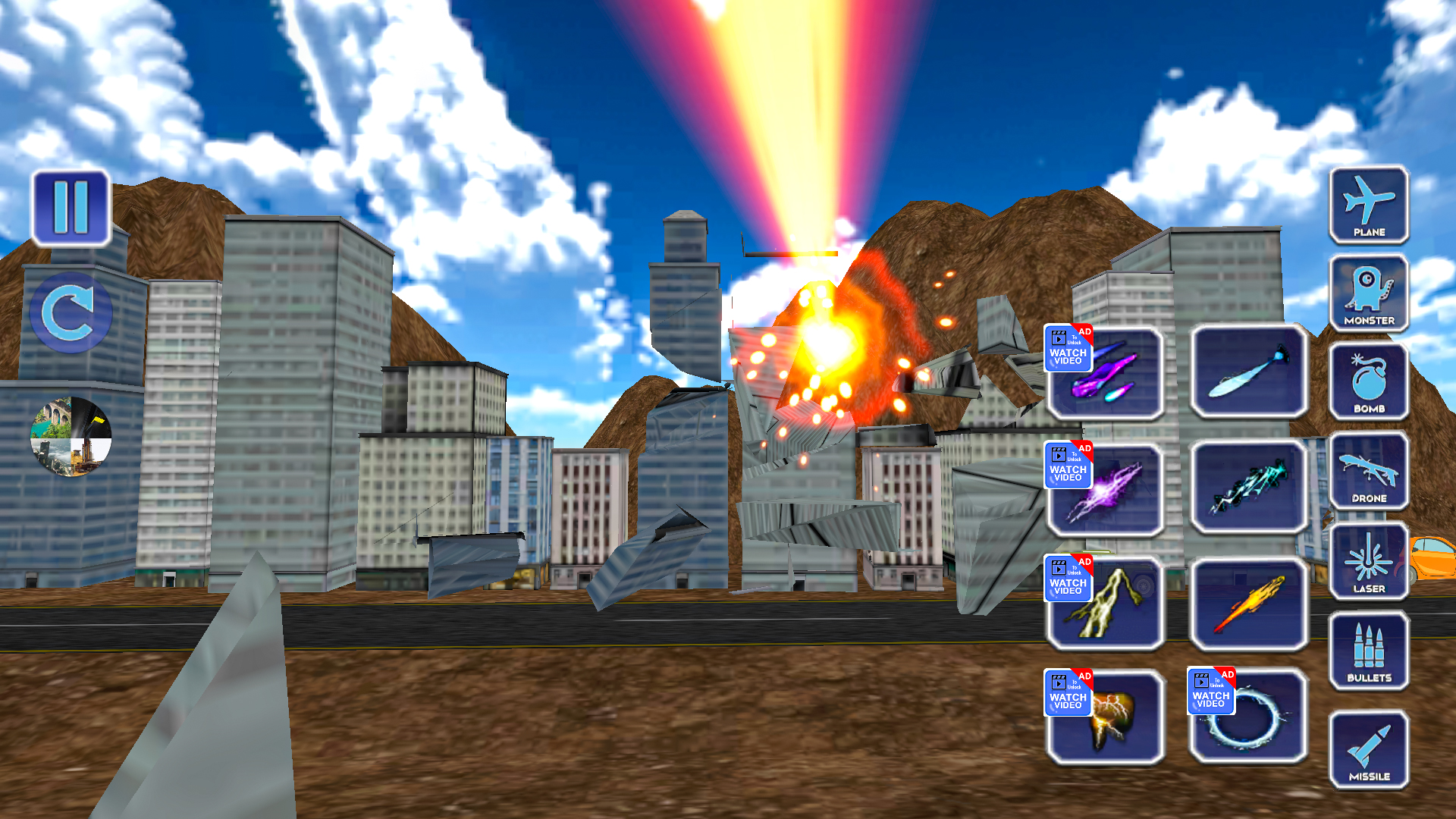The width and height of the screenshot is (1456, 819).
Task: Pause the game
Action: [x=70, y=206]
